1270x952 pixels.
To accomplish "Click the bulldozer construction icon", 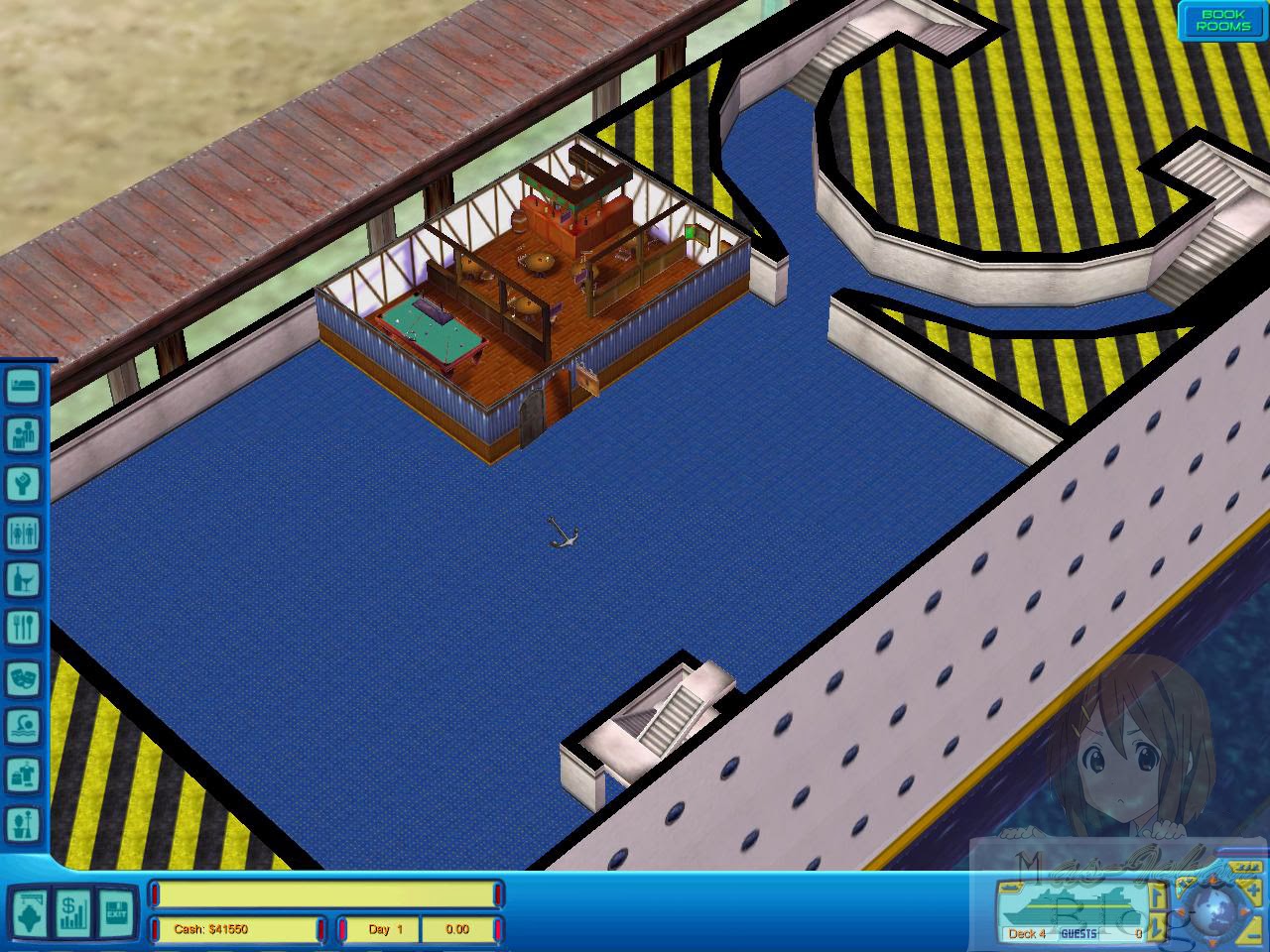I will (x=30, y=911).
